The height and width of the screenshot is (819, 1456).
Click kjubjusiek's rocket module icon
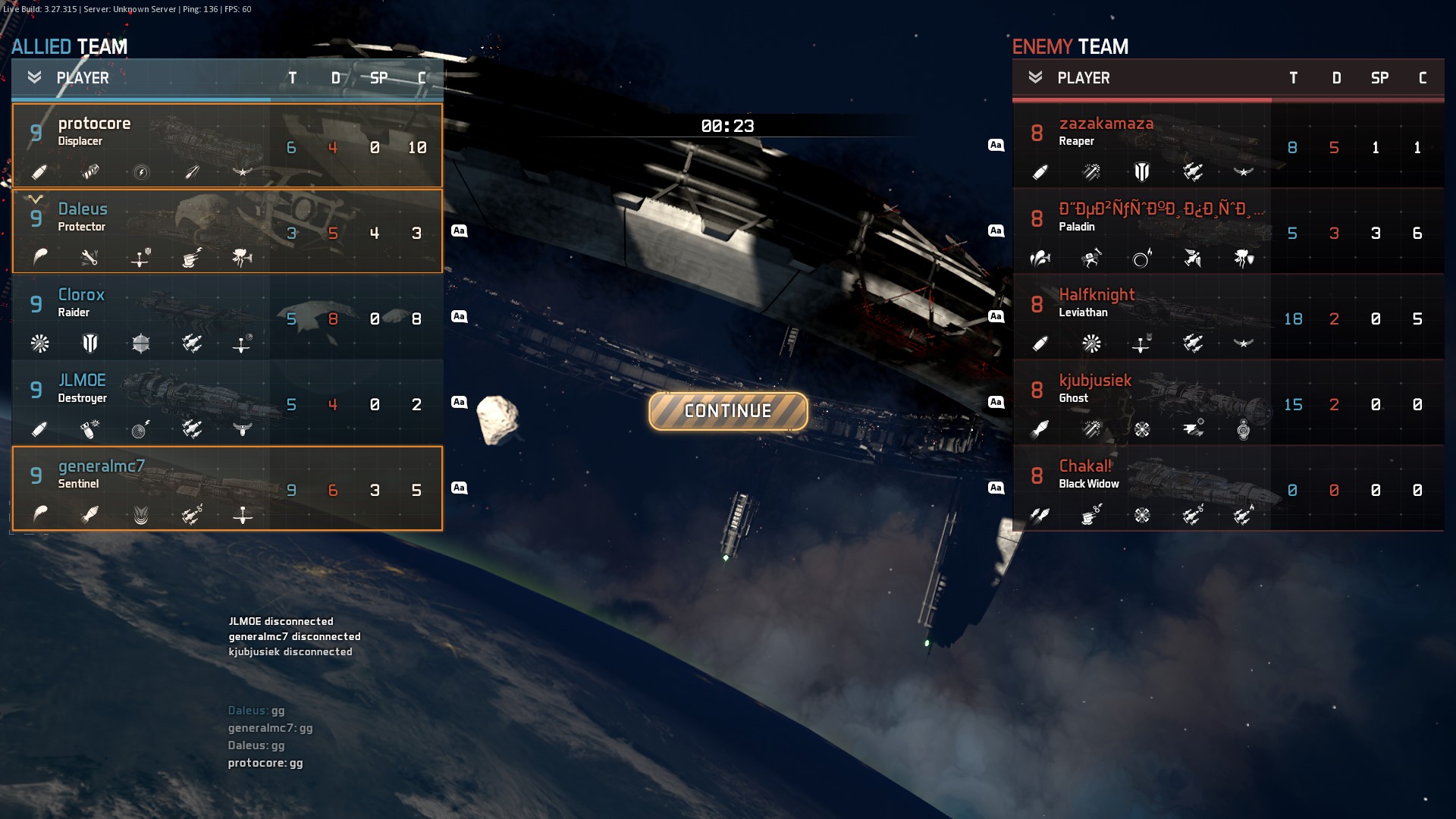pos(1040,429)
